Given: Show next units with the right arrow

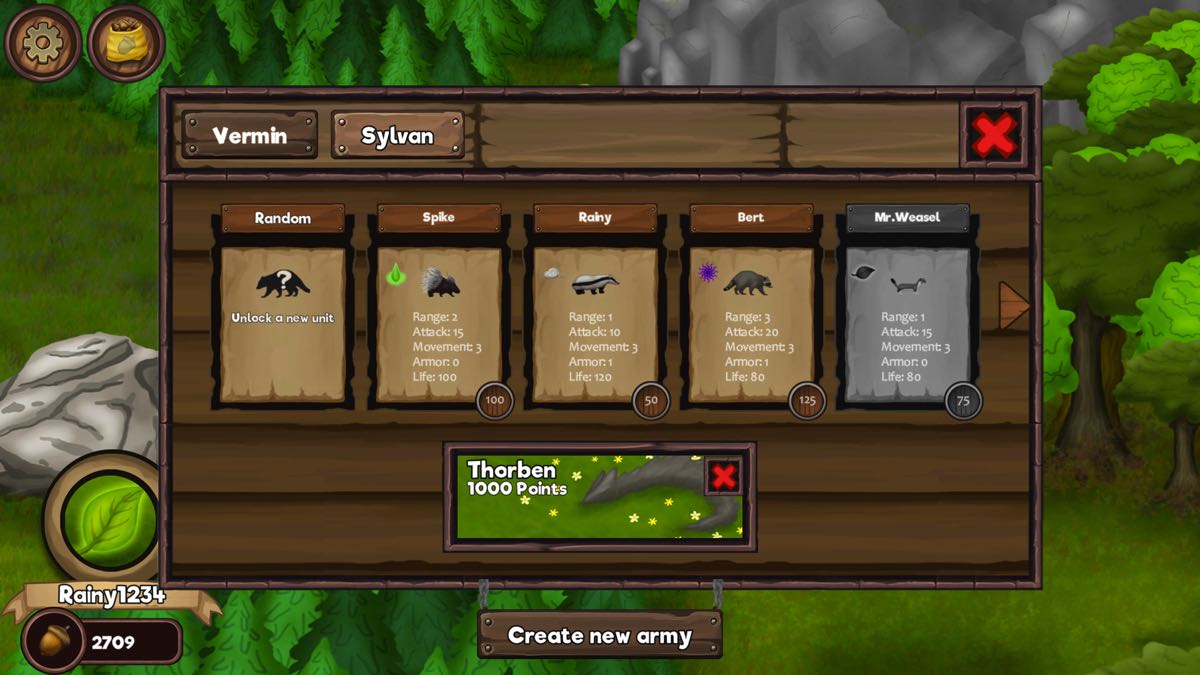Looking at the screenshot, I should coord(1013,305).
